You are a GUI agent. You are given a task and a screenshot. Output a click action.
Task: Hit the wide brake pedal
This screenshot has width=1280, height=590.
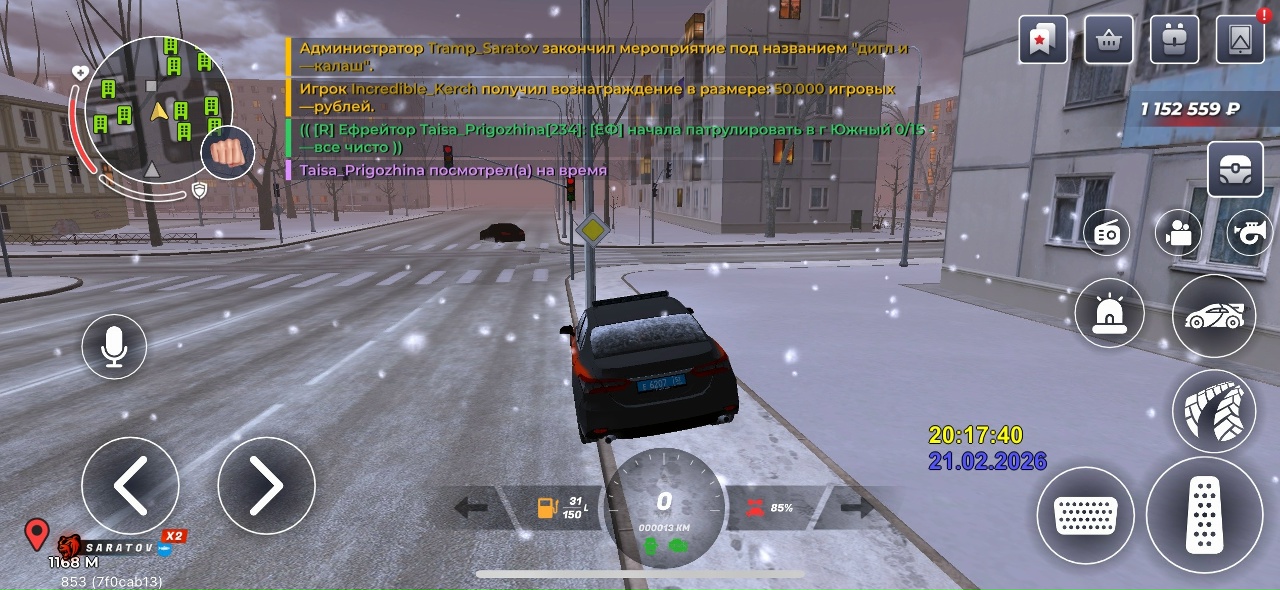coord(1085,515)
